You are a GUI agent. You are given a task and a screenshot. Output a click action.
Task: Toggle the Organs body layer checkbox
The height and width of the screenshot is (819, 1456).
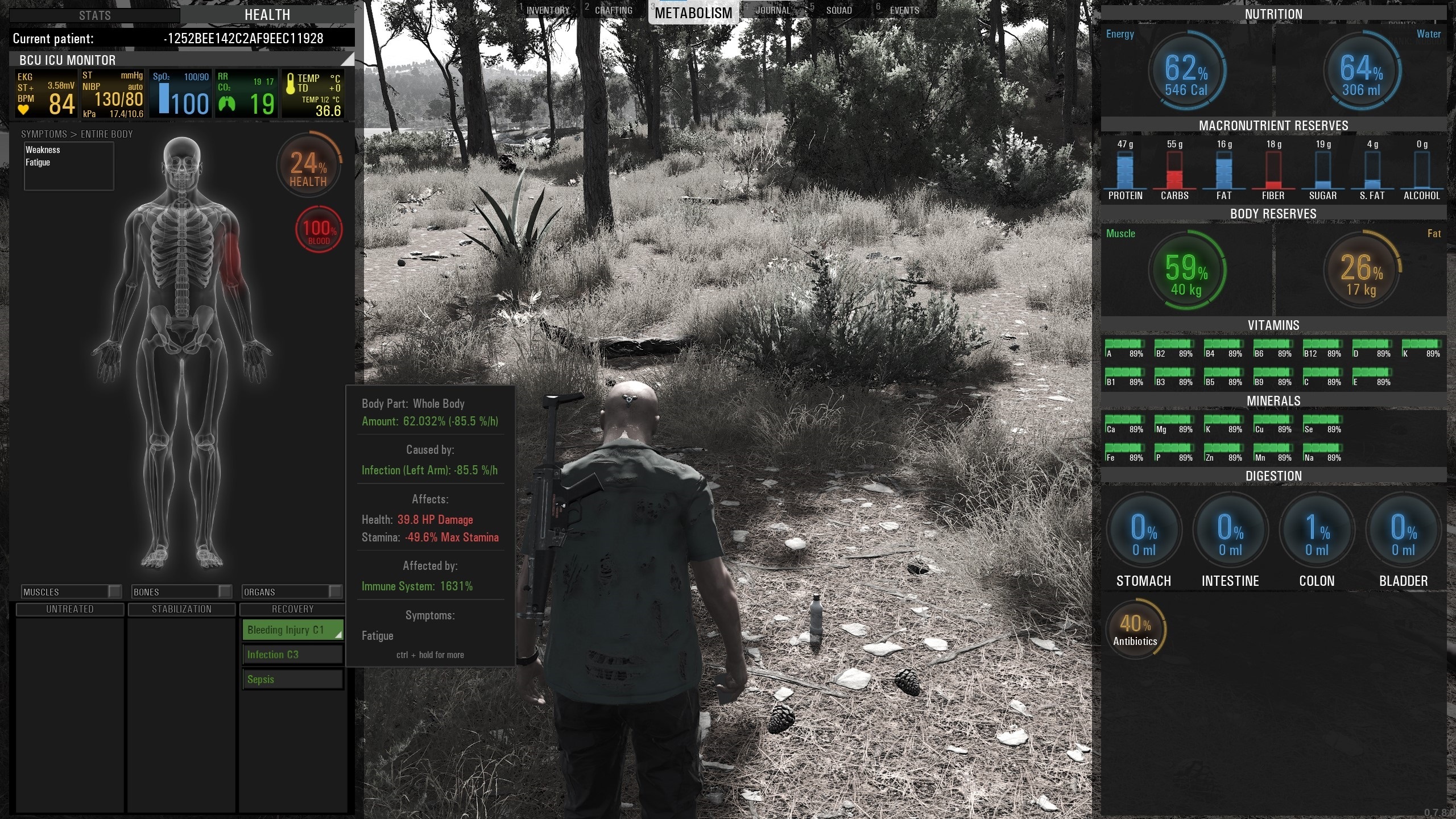(335, 591)
